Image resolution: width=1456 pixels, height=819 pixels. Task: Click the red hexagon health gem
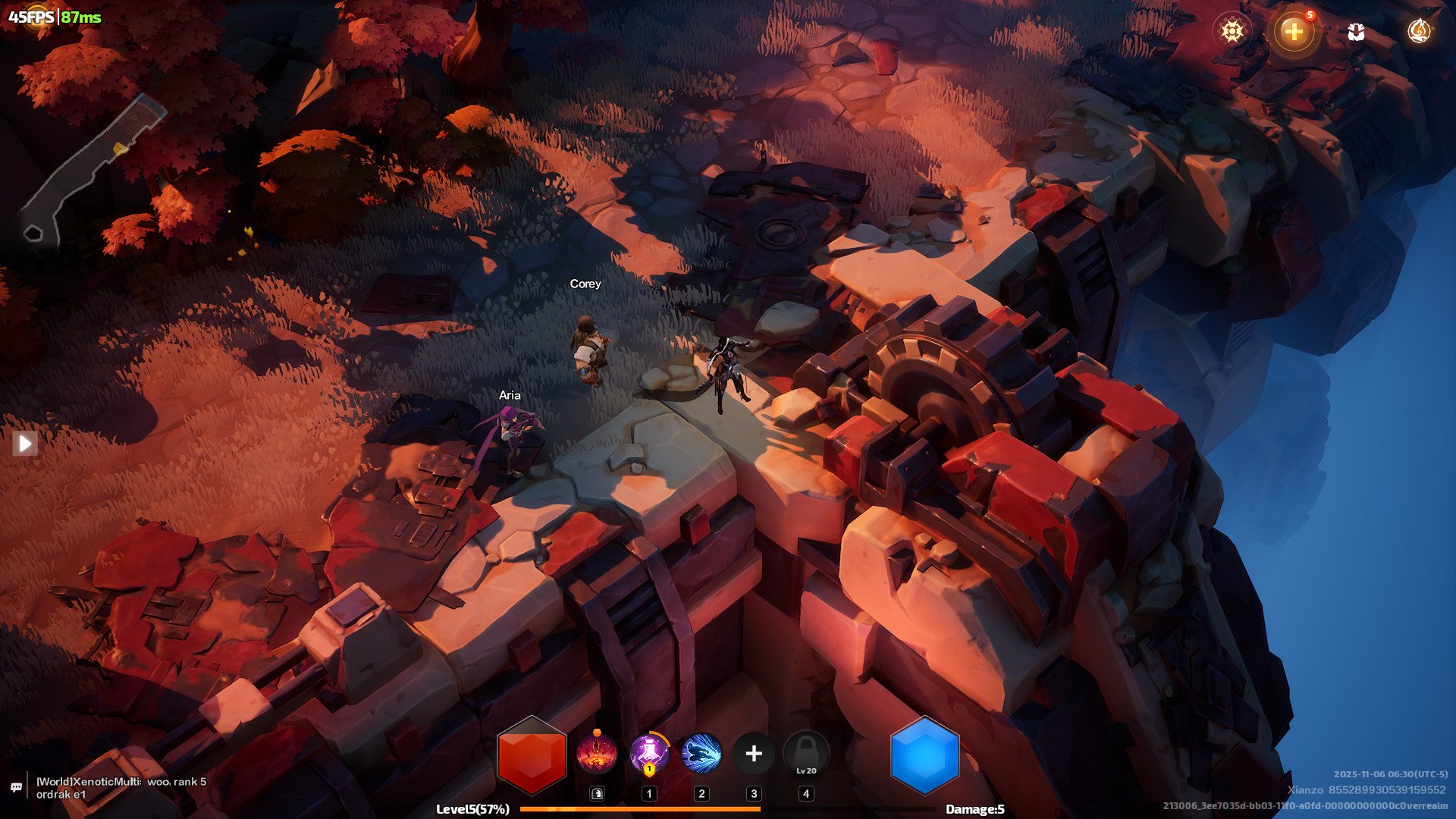click(532, 755)
